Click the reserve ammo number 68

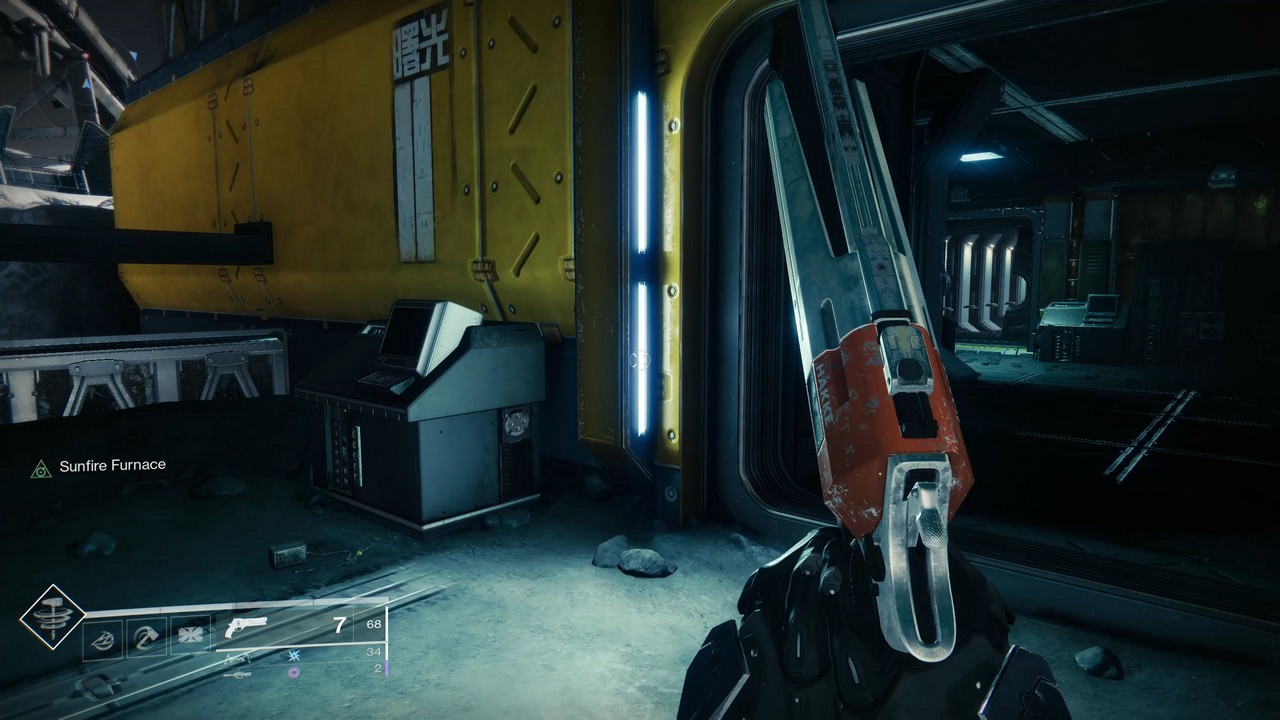tap(374, 623)
